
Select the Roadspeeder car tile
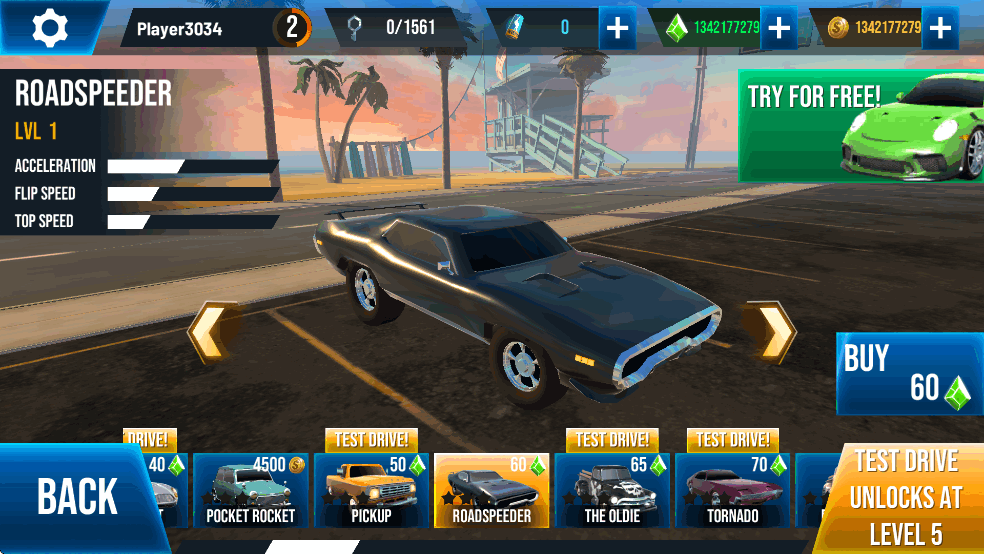pos(491,490)
